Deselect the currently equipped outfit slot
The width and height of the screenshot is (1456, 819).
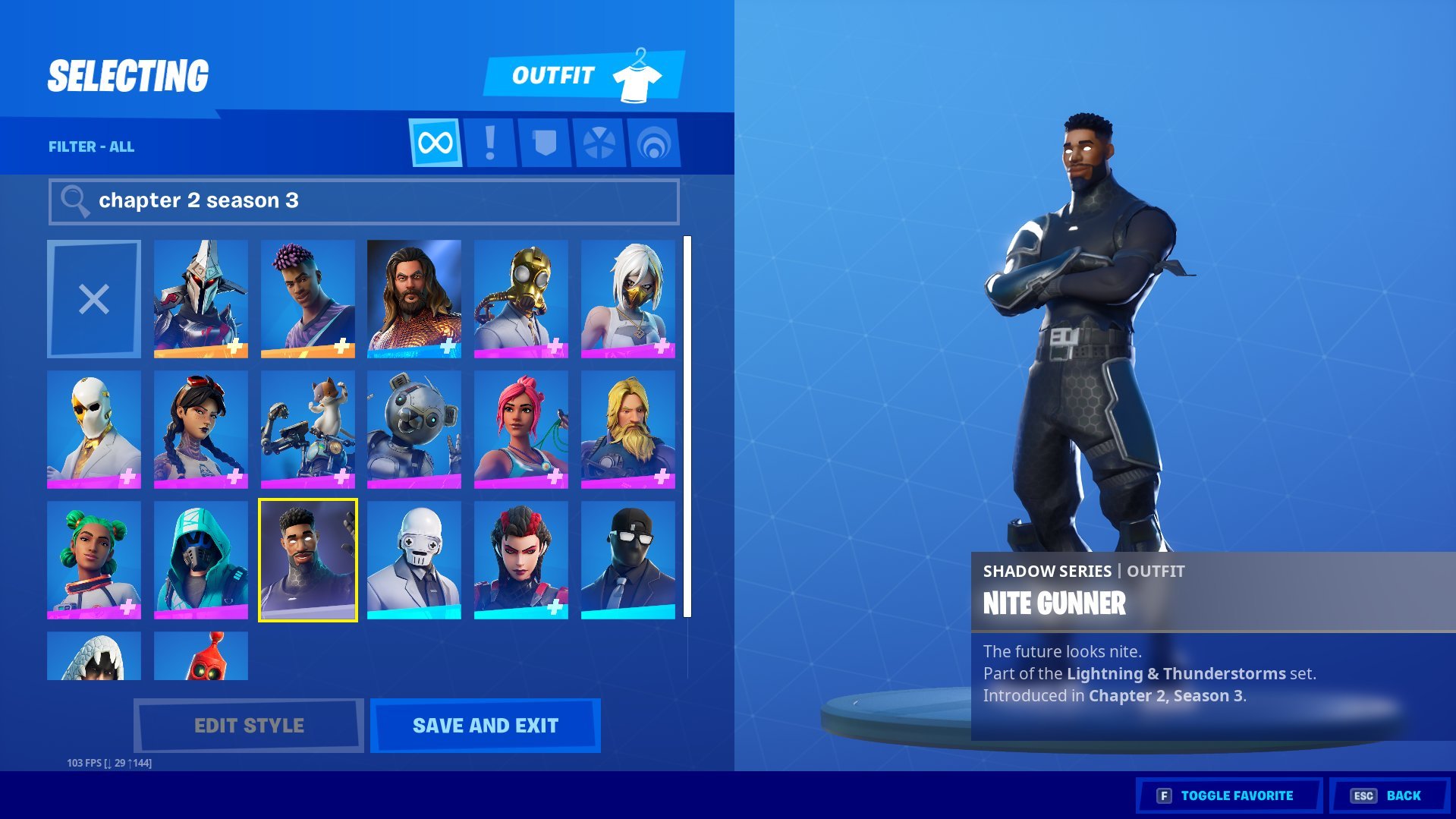point(93,298)
